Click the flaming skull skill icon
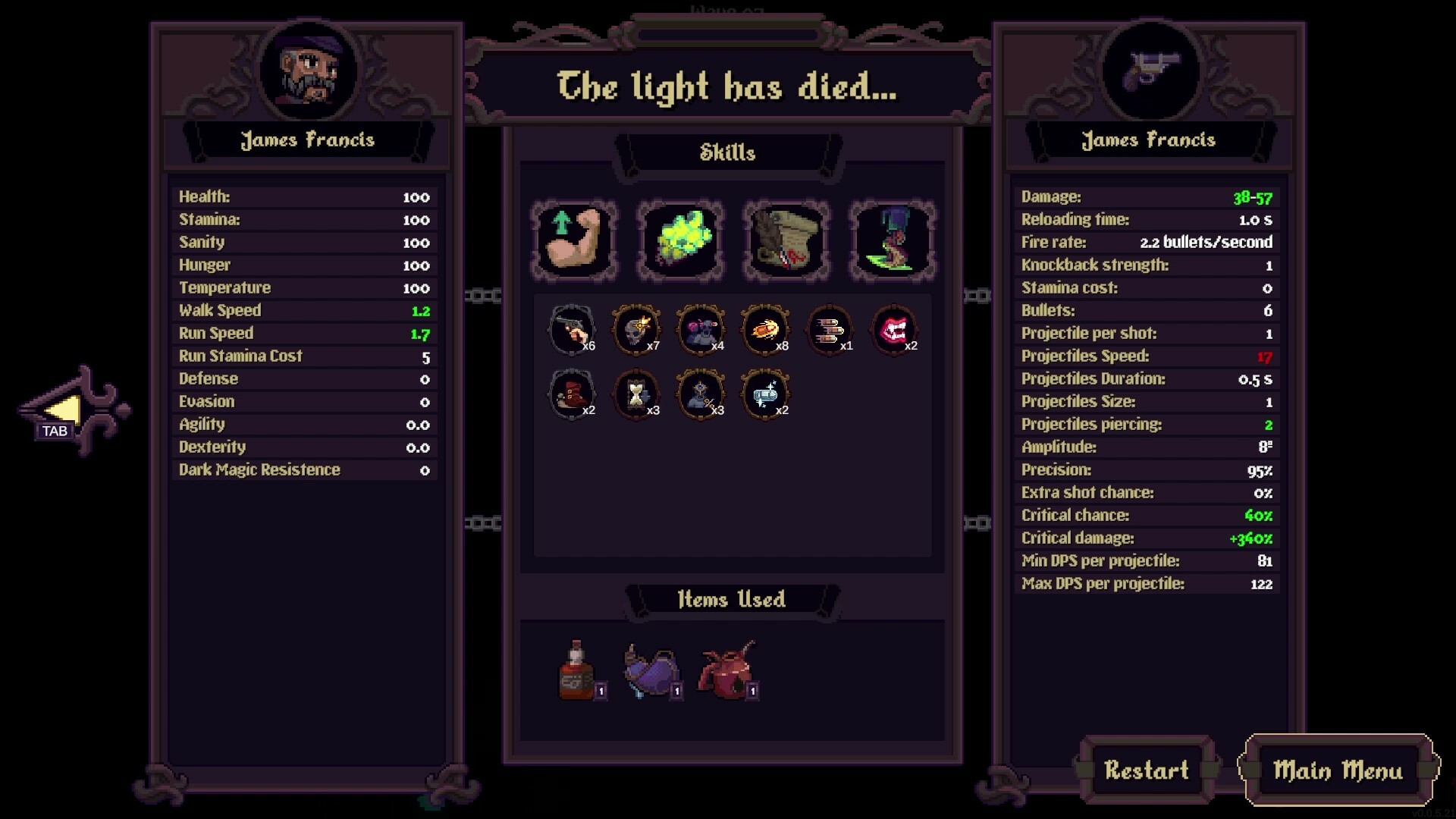 (x=637, y=329)
